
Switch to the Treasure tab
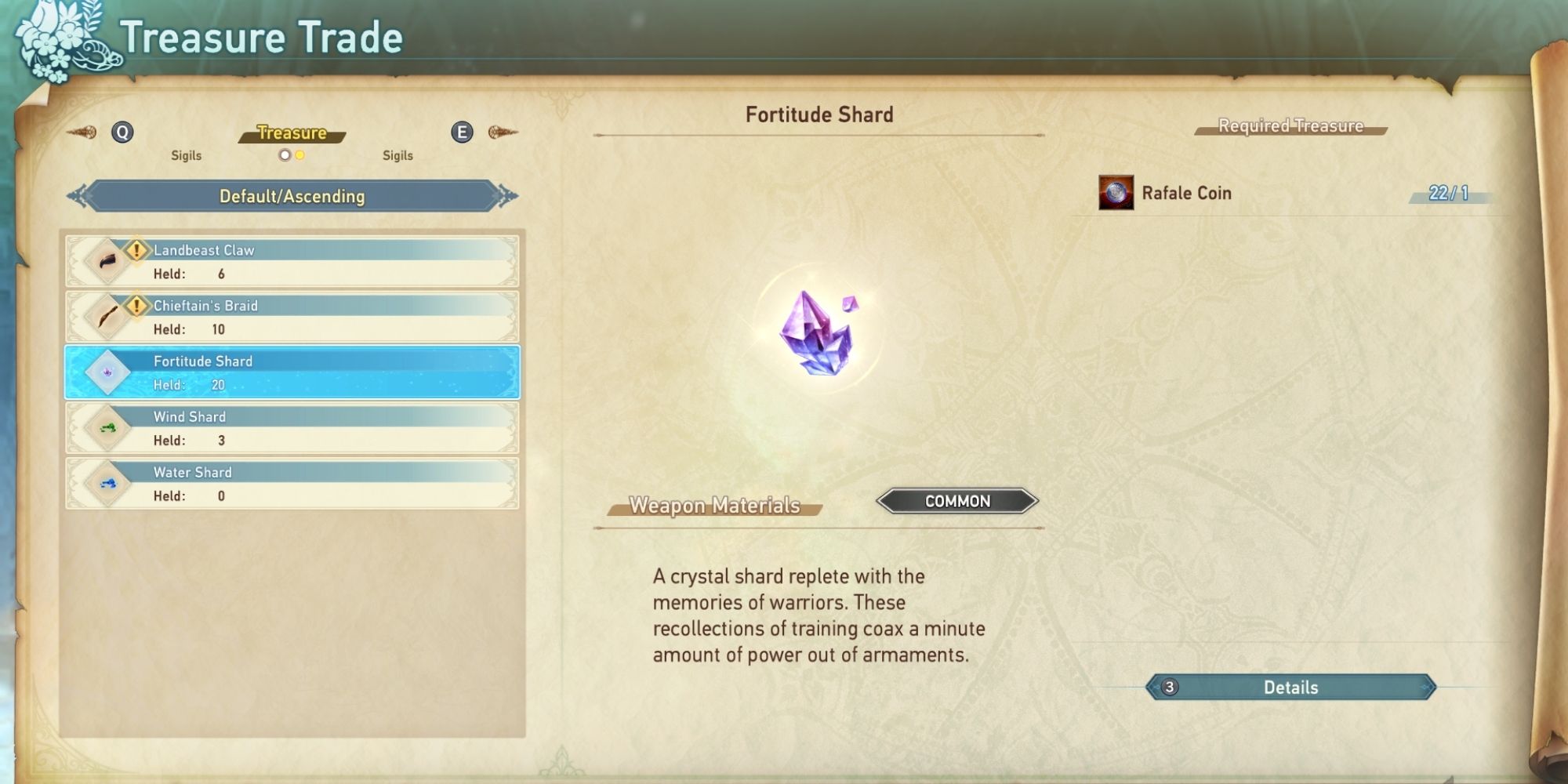tap(292, 132)
